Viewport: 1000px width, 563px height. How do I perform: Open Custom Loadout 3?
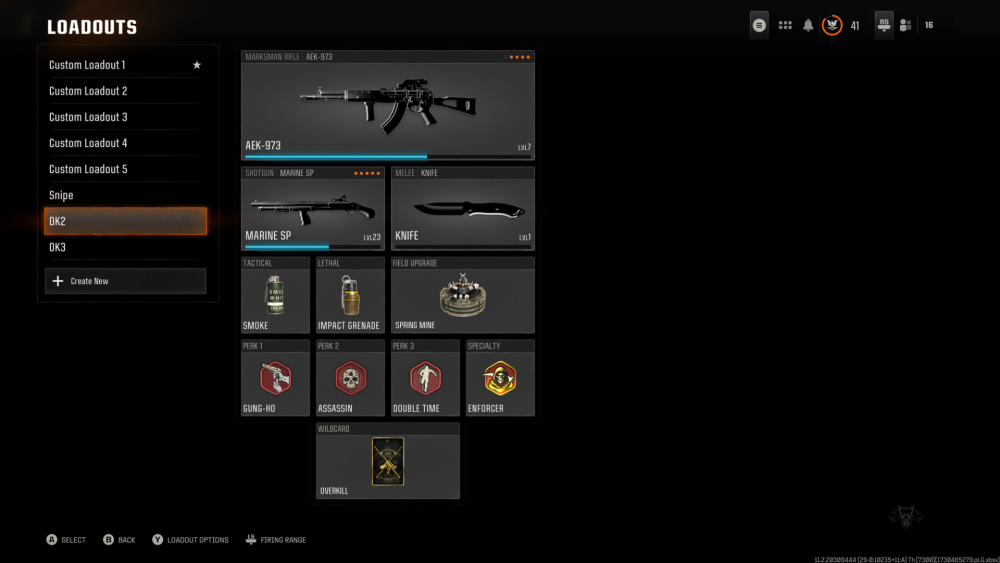(125, 117)
